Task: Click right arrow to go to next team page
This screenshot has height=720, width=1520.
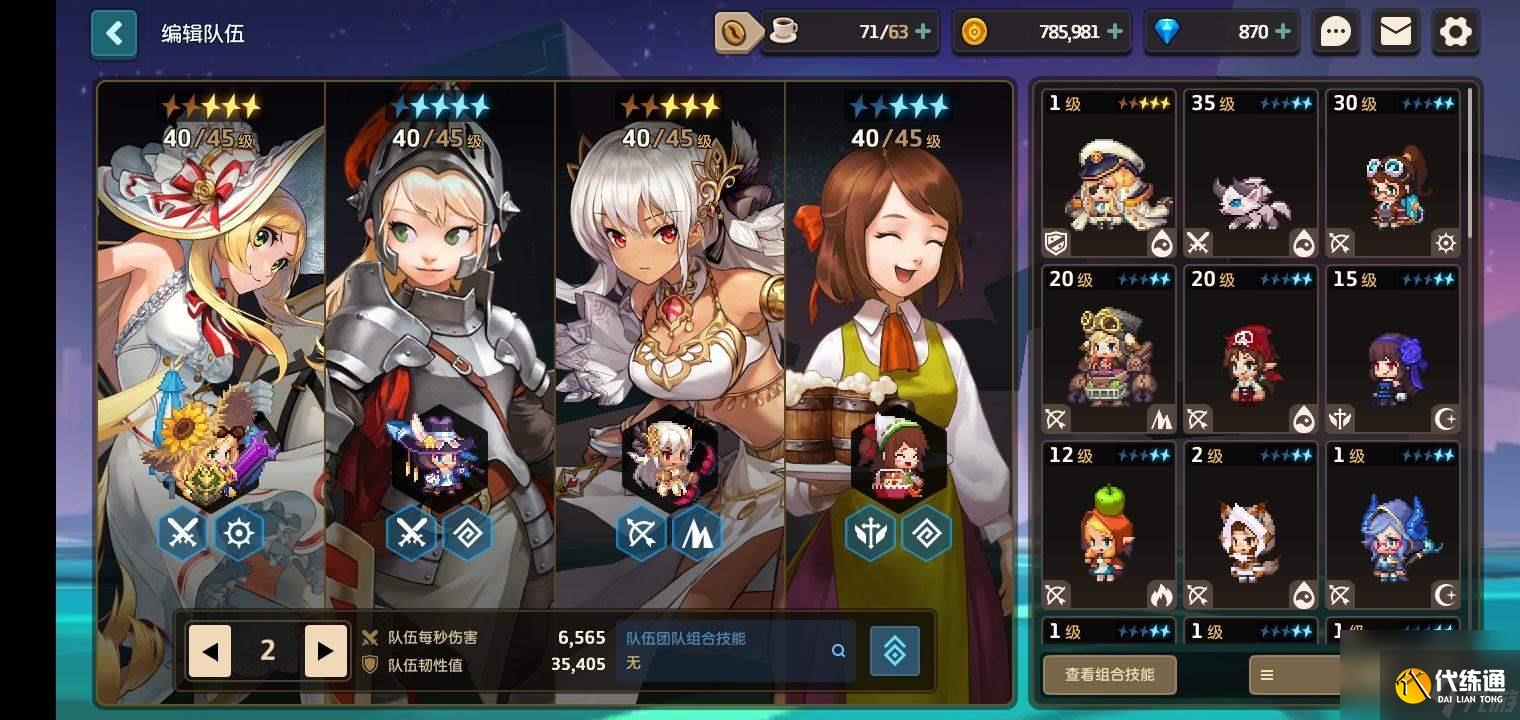Action: pyautogui.click(x=326, y=650)
